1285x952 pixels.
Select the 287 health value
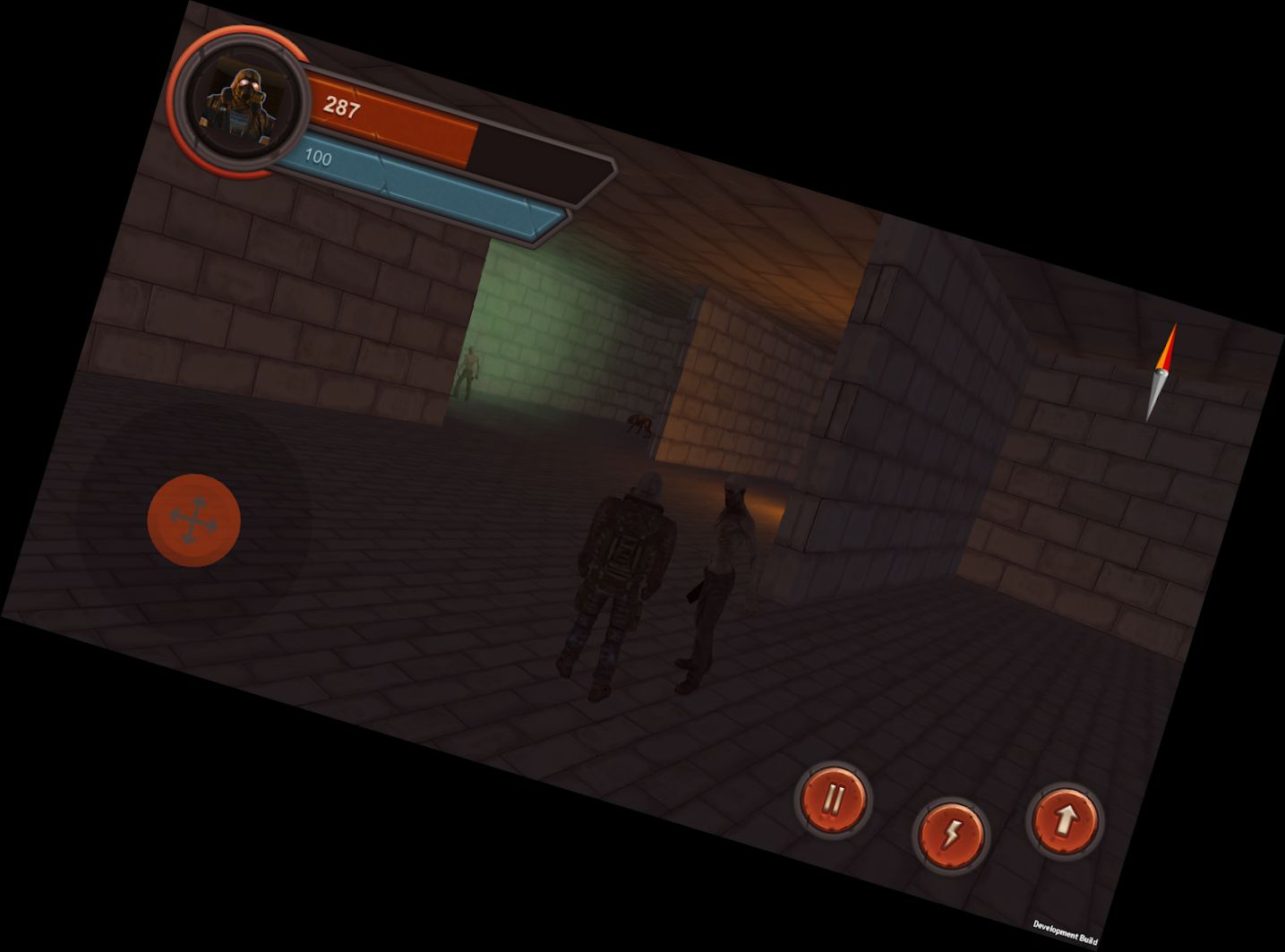[341, 108]
